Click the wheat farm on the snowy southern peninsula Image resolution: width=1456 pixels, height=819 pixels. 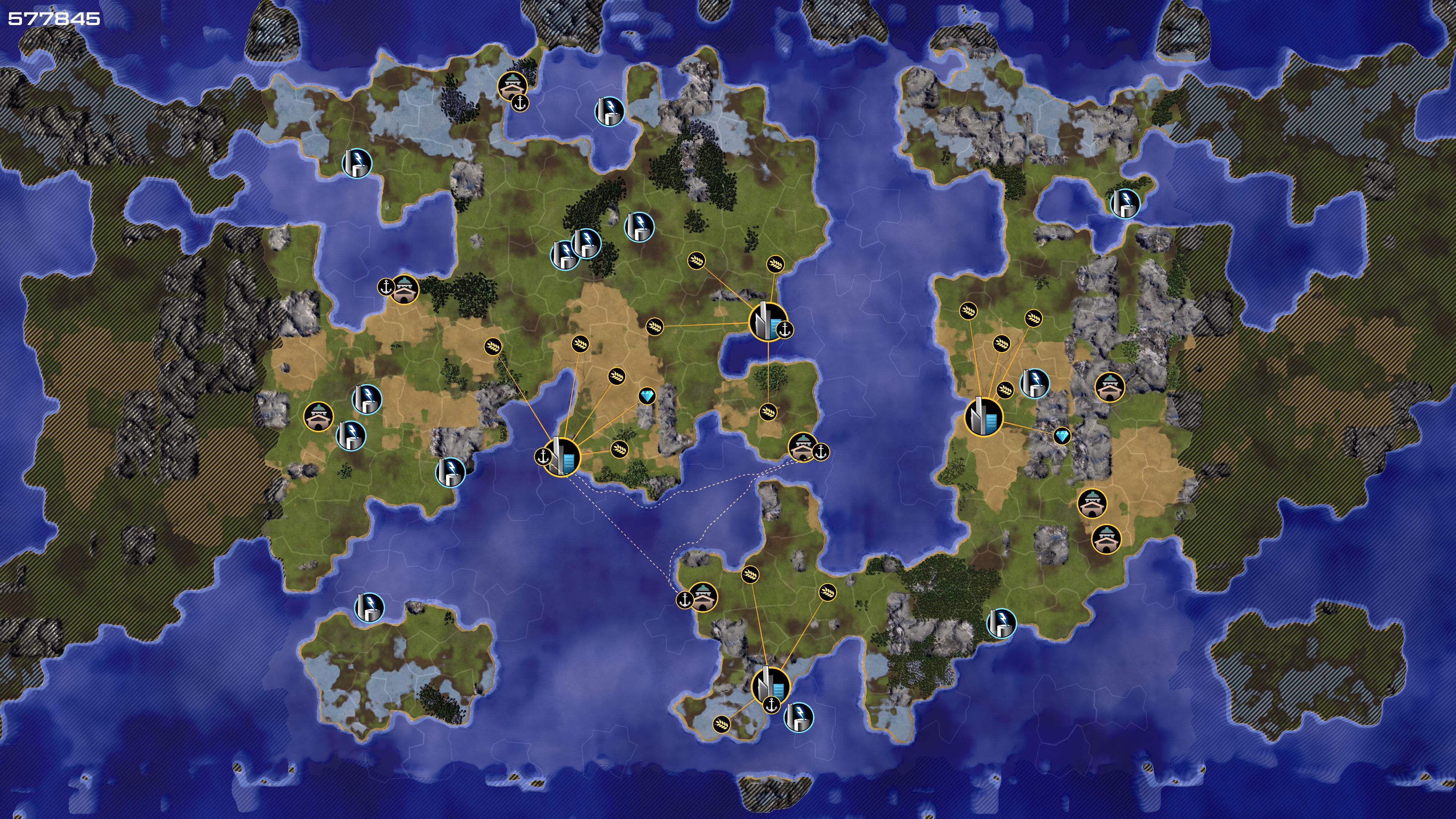pos(721,724)
